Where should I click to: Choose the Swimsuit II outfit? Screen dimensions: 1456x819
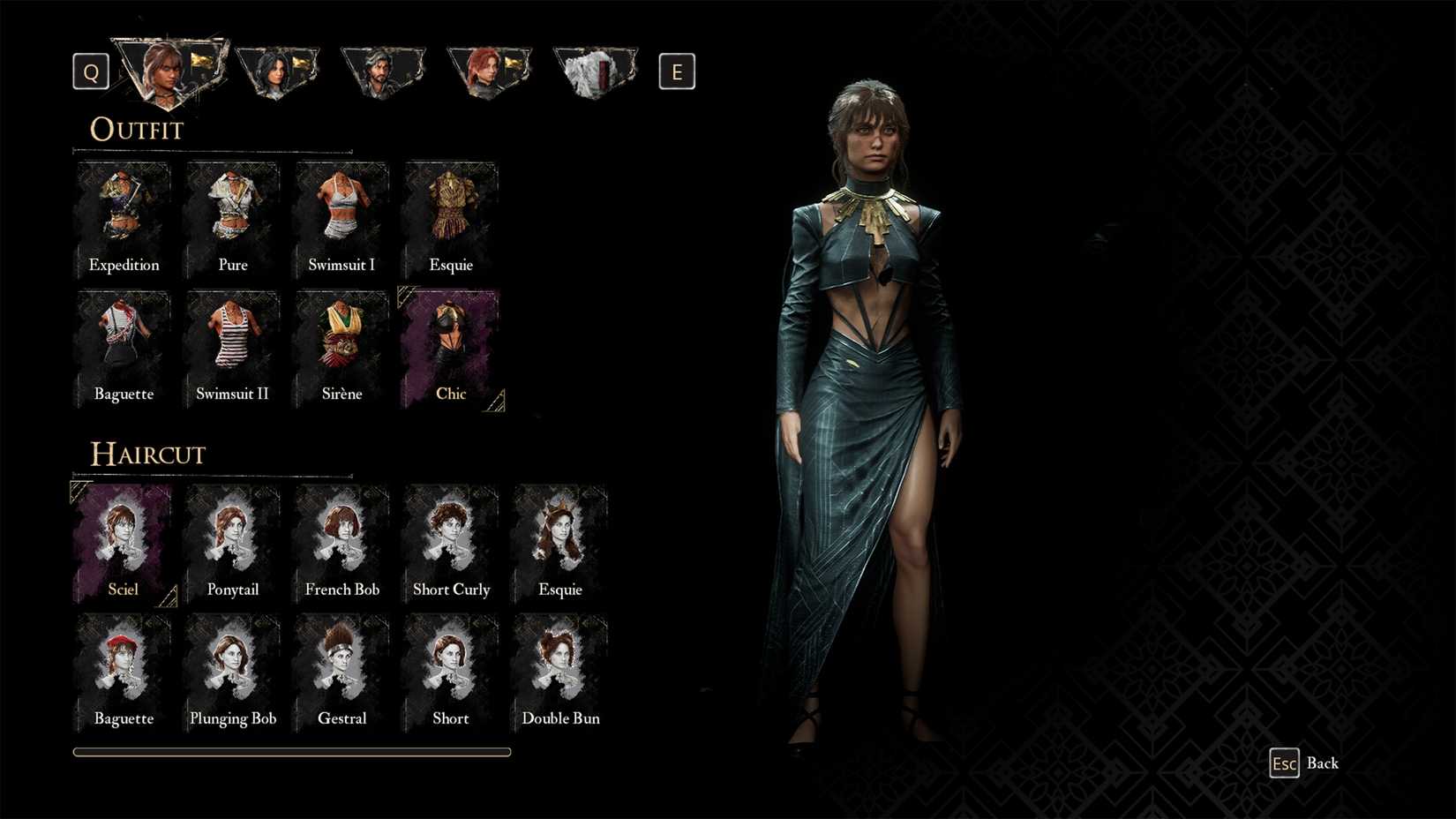tap(233, 349)
